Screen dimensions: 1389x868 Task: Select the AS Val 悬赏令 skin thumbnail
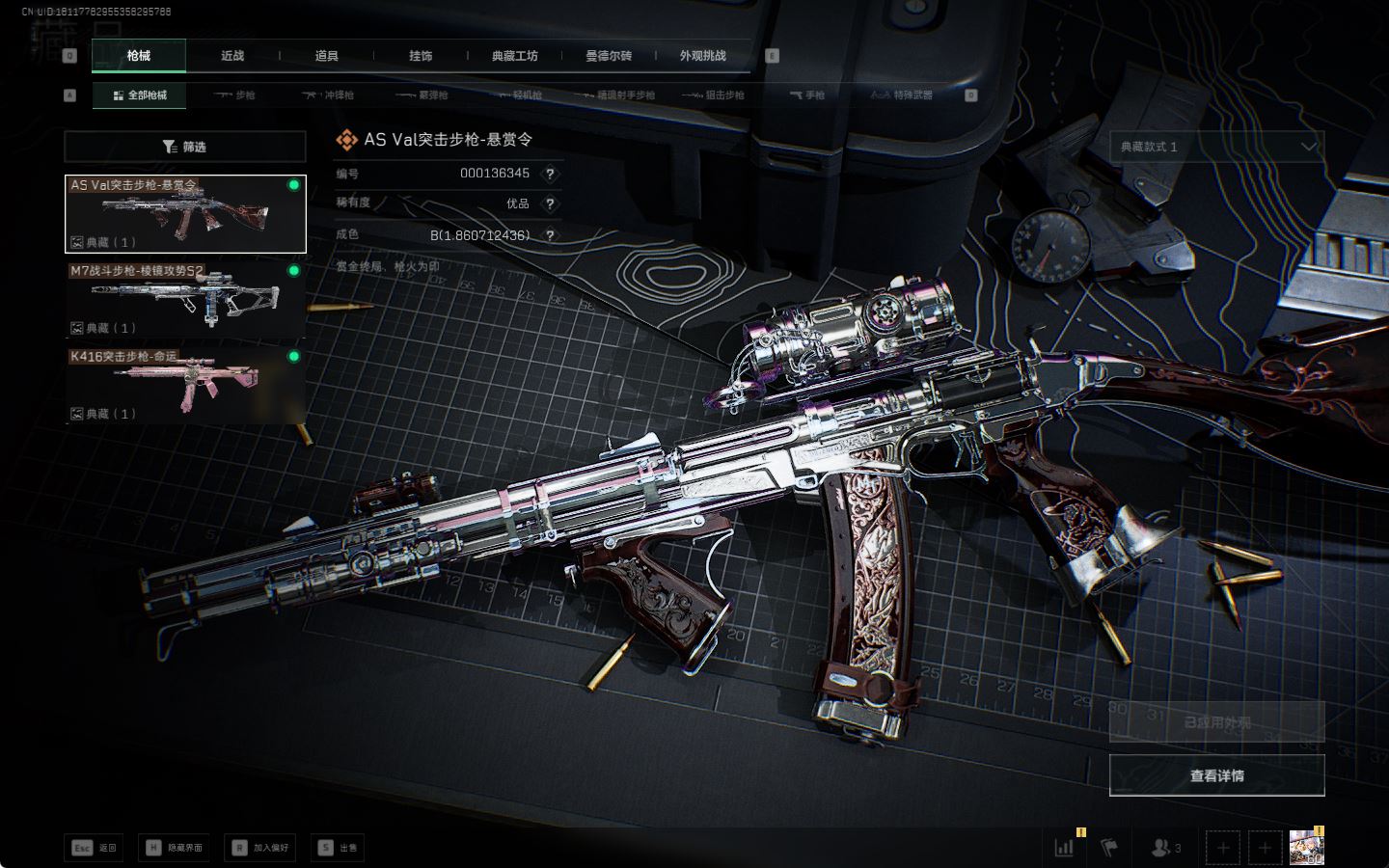coord(185,214)
